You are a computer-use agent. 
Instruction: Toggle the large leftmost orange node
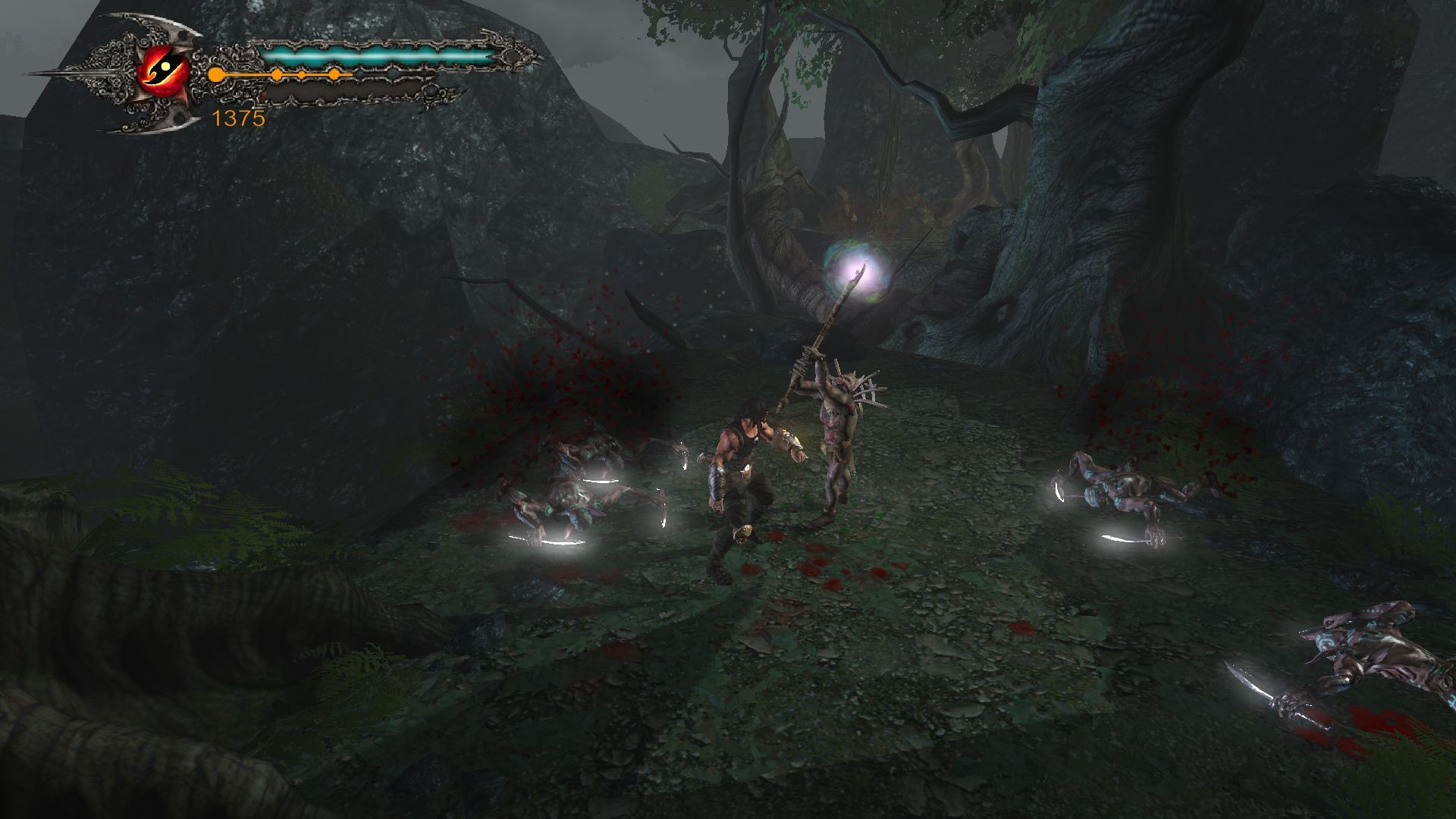pyautogui.click(x=215, y=74)
